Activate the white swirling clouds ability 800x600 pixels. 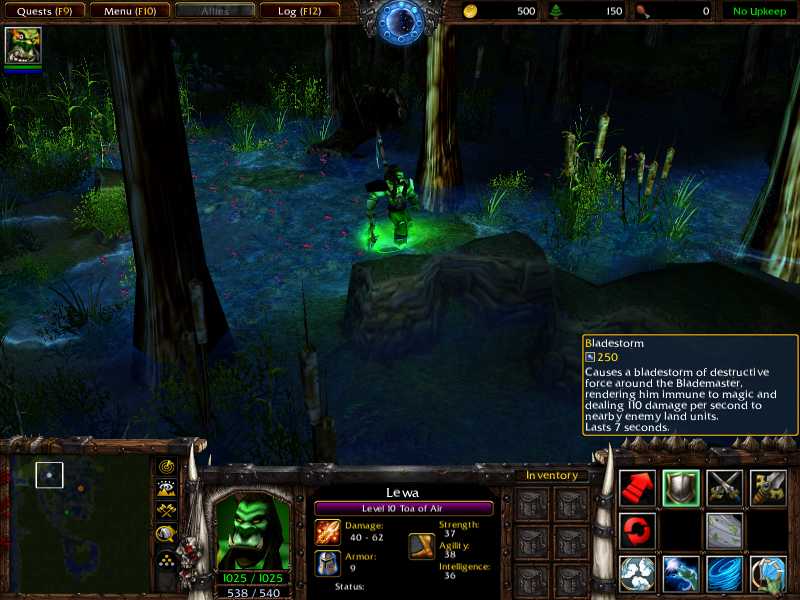tap(637, 574)
